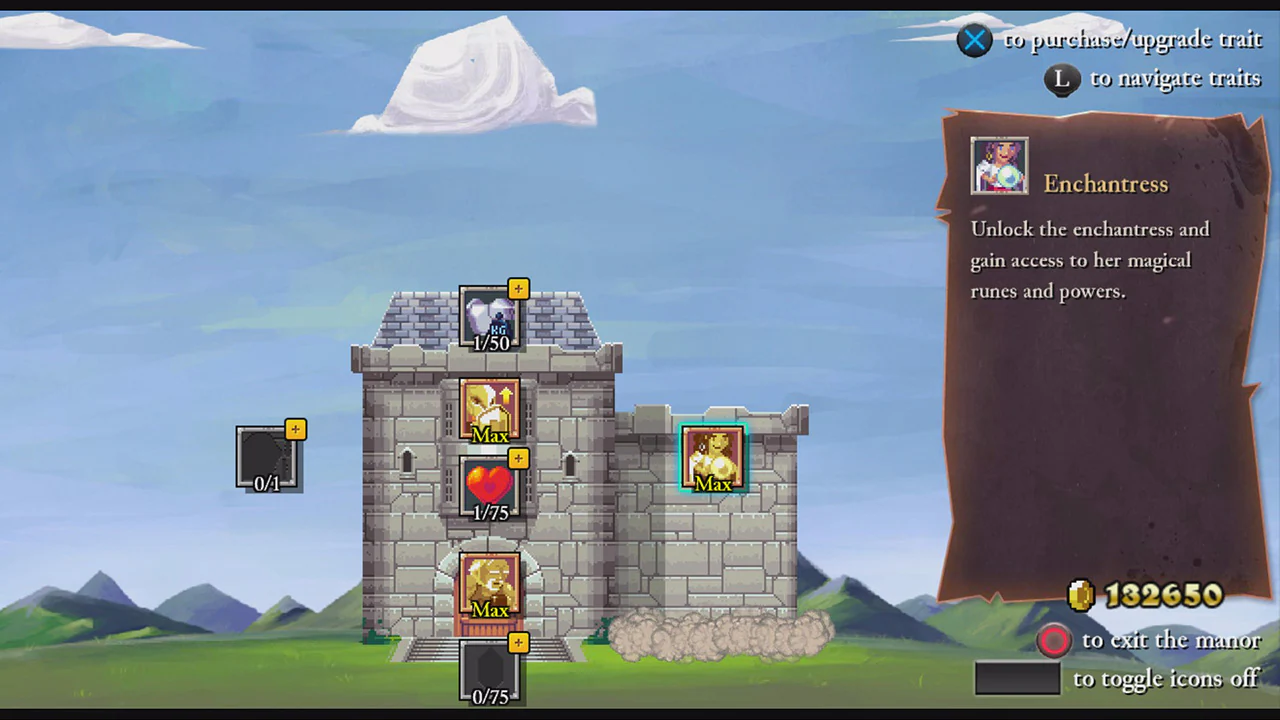Toggle the manor icons off
The height and width of the screenshot is (720, 1280).
[x=1017, y=678]
